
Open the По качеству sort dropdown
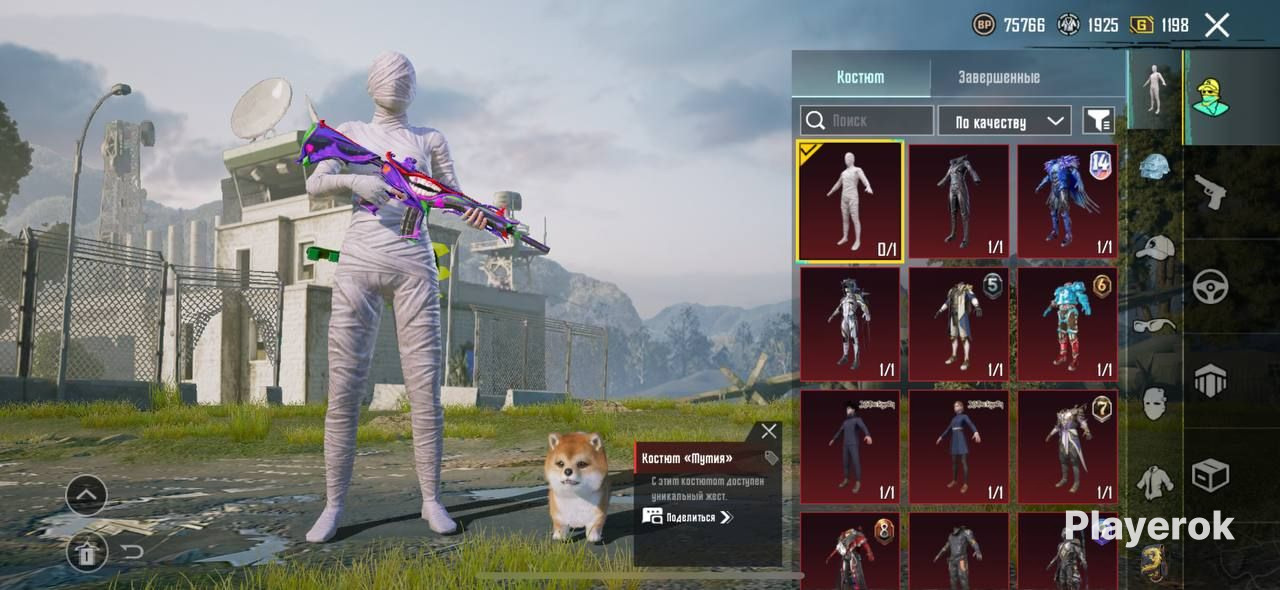click(x=1004, y=121)
